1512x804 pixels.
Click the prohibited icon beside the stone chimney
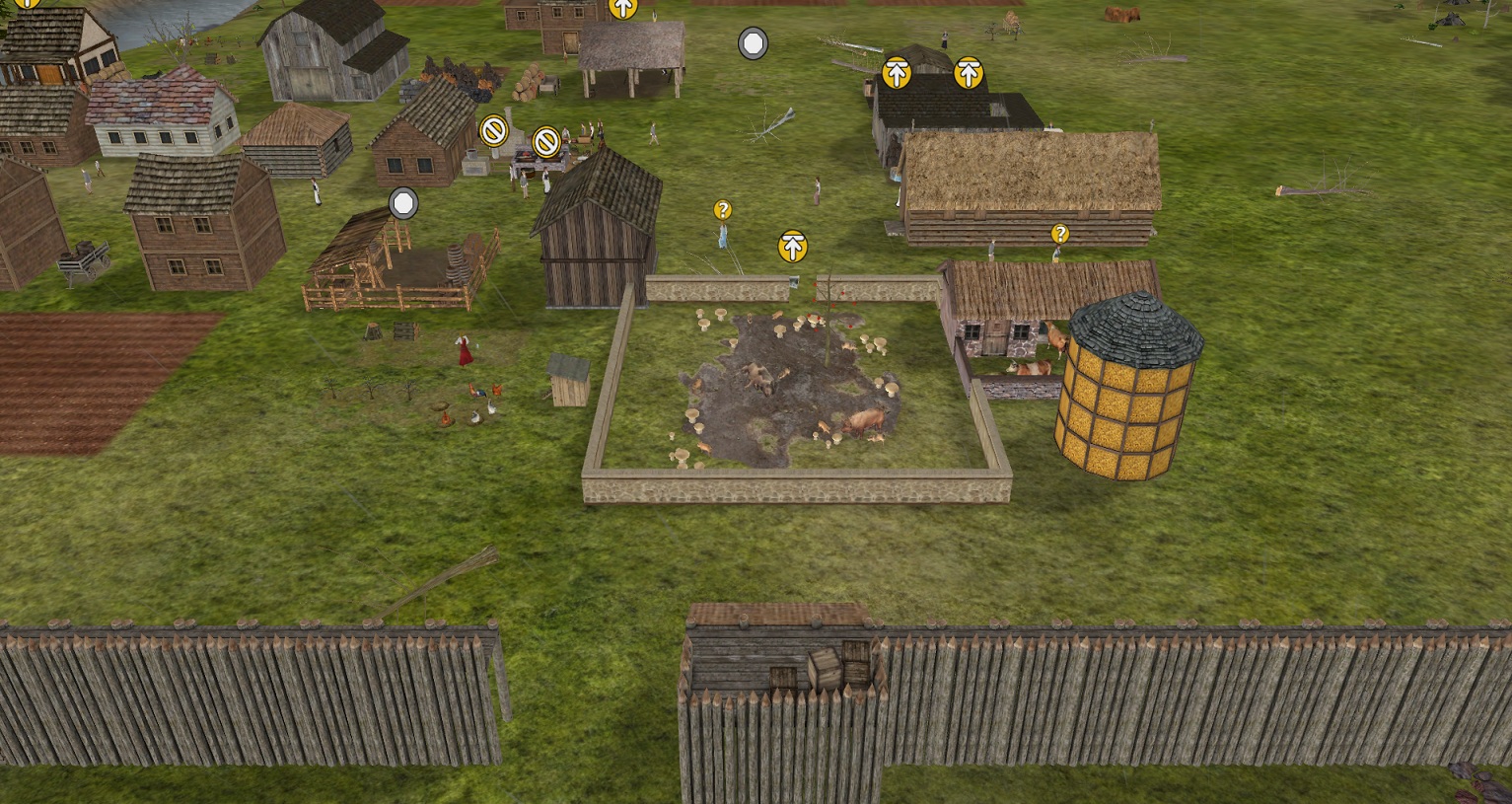pyautogui.click(x=493, y=129)
